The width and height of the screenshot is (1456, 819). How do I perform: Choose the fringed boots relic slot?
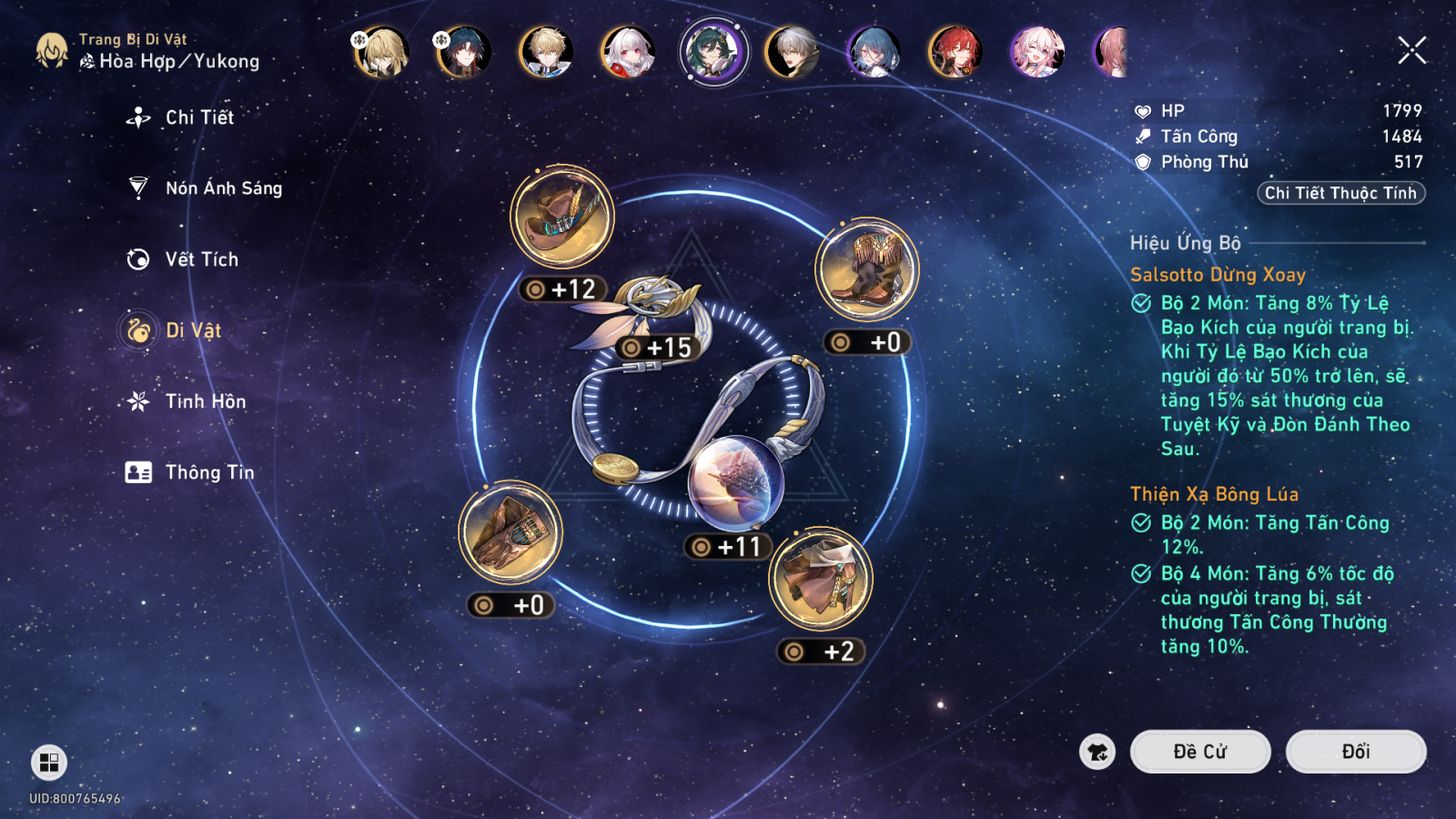[866, 269]
